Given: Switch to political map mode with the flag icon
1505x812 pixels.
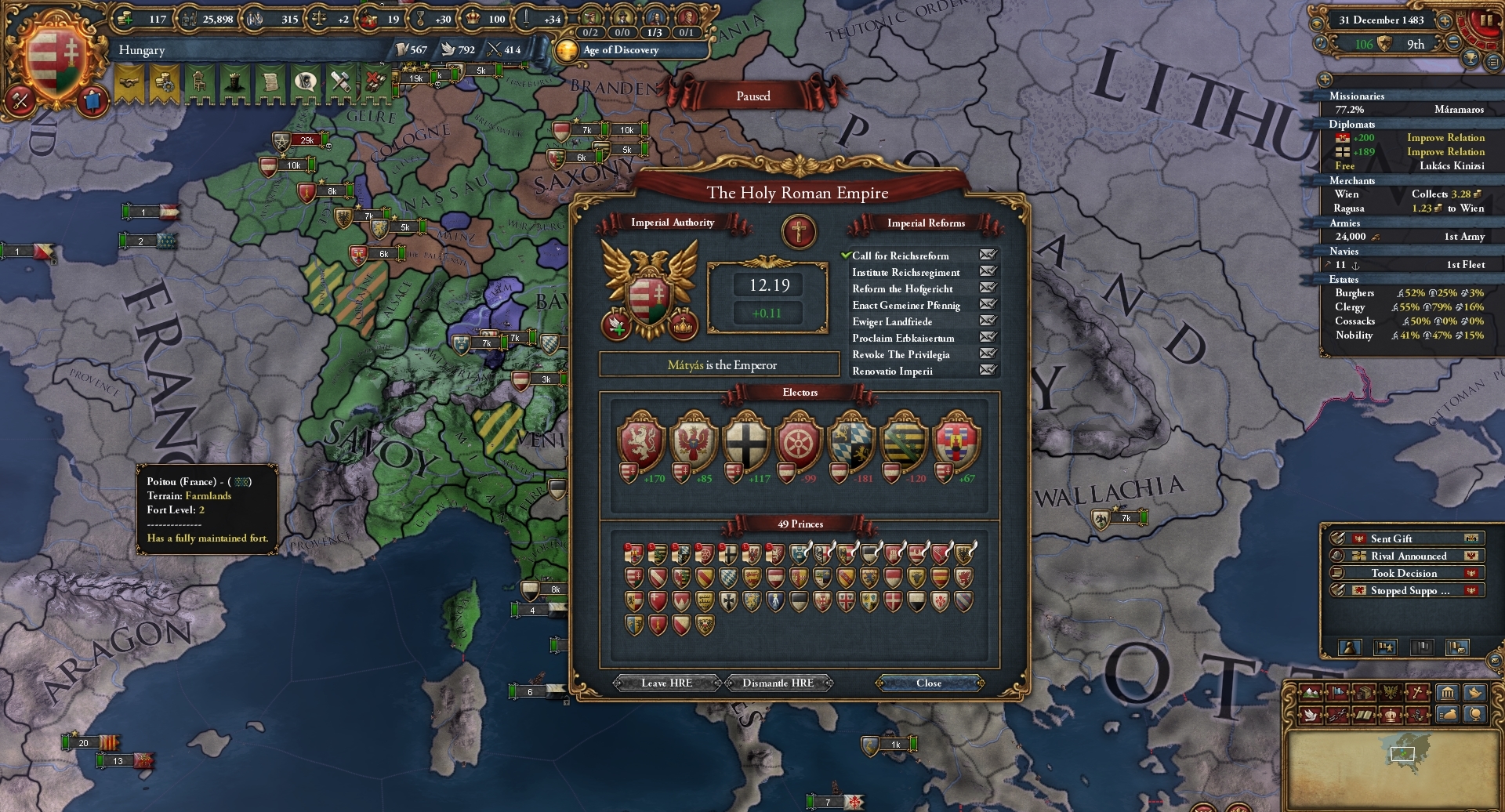Looking at the screenshot, I should tap(1336, 693).
